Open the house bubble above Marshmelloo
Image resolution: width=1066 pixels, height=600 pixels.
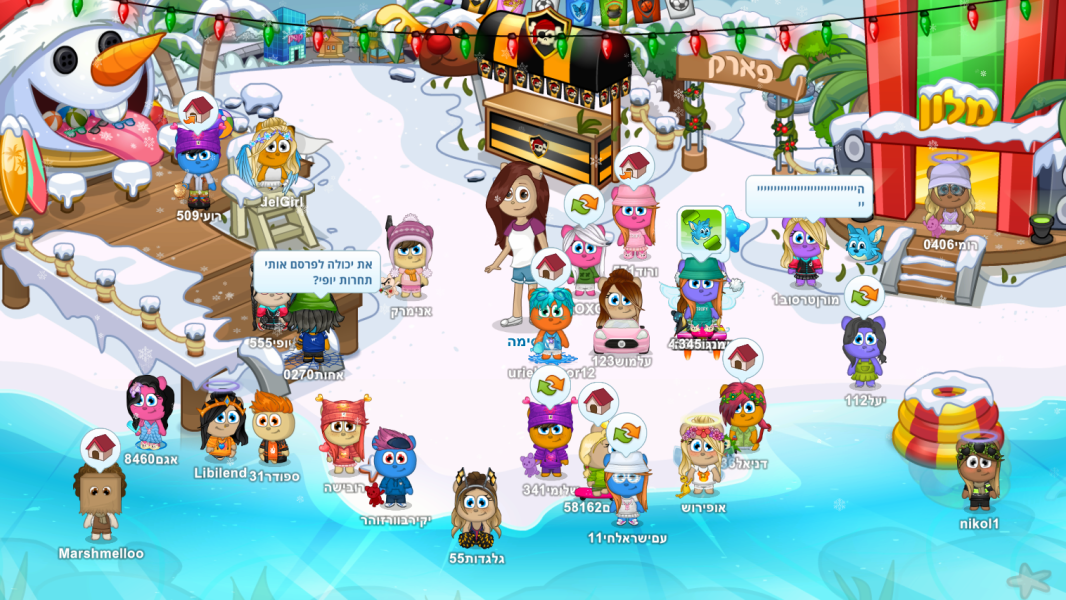[100, 447]
